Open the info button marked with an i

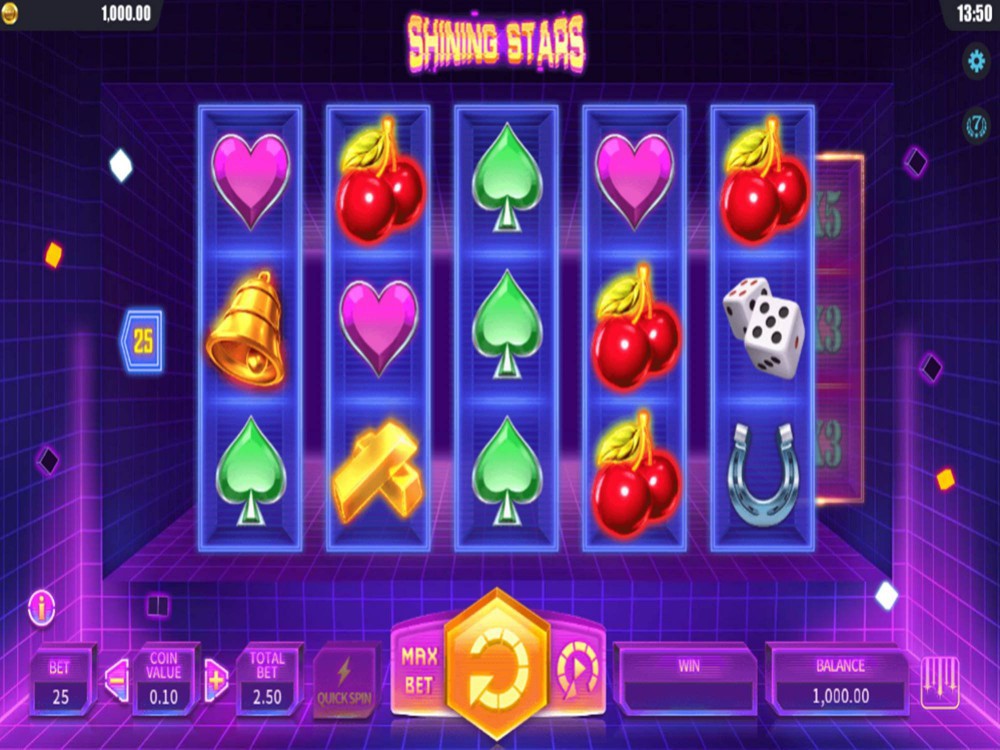click(x=41, y=607)
